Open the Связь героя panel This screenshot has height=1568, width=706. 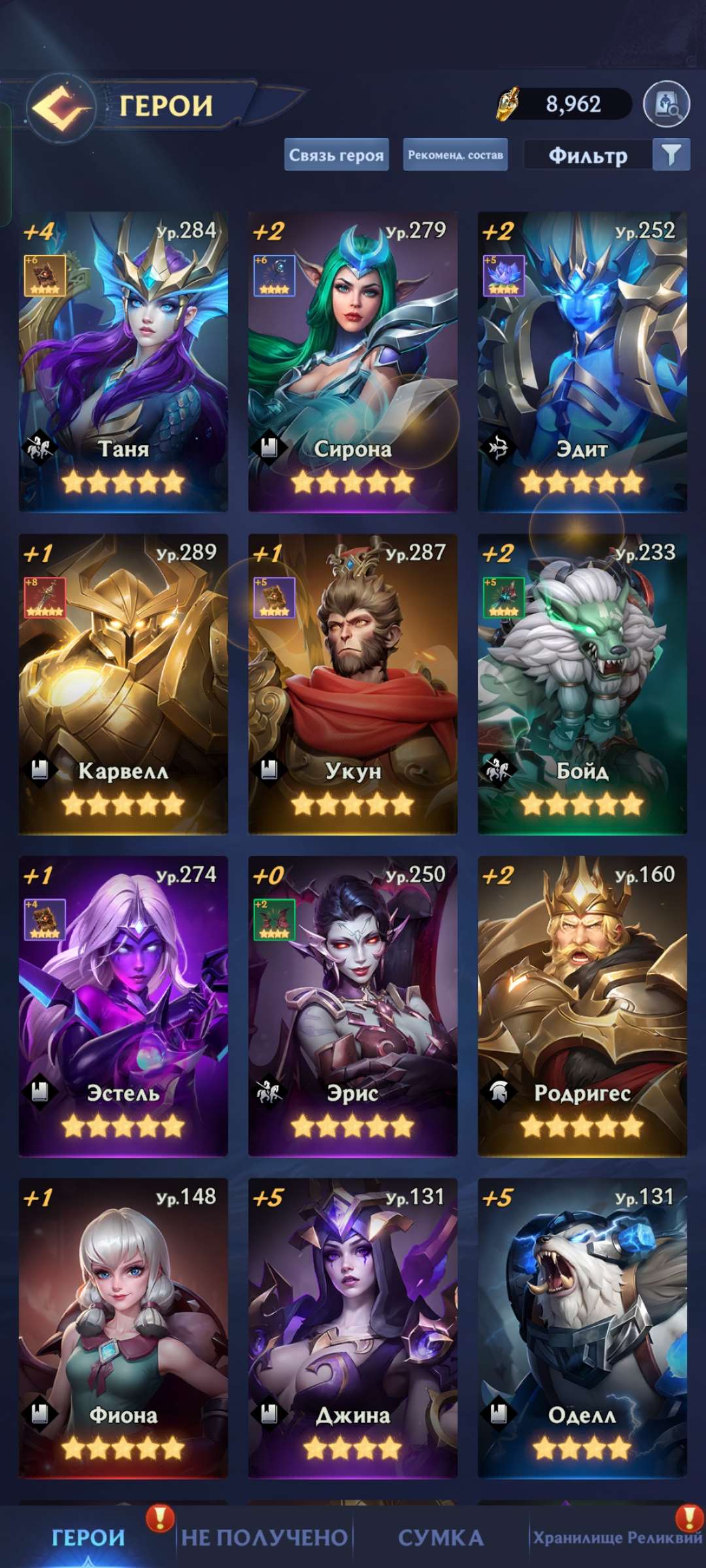coord(336,155)
